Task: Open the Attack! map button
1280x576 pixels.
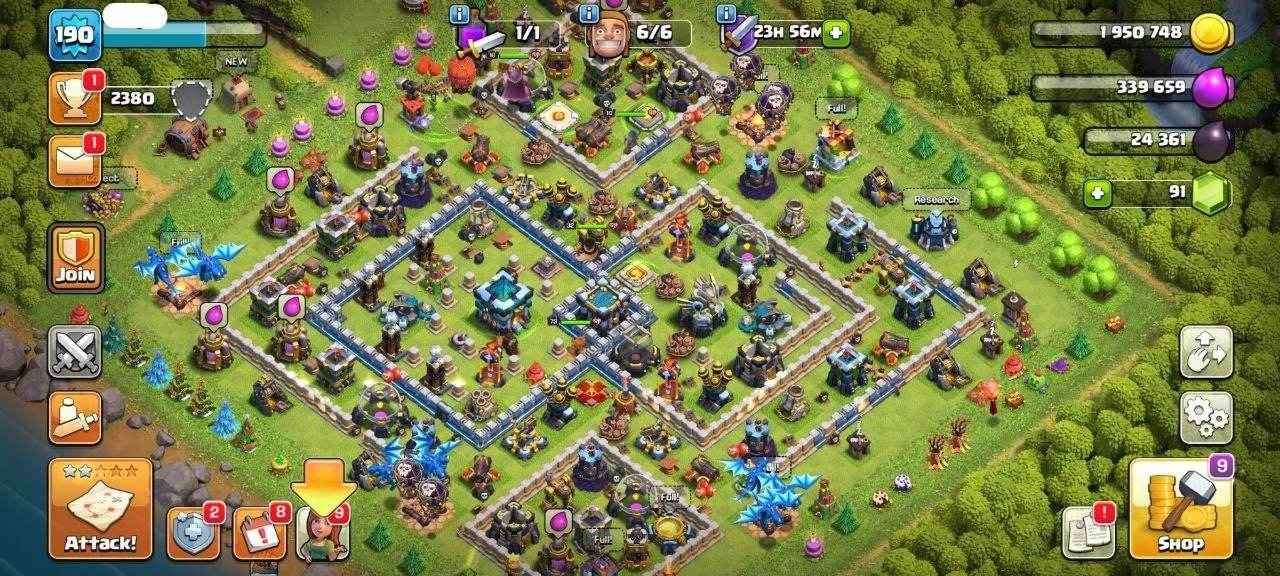Action: (100, 508)
